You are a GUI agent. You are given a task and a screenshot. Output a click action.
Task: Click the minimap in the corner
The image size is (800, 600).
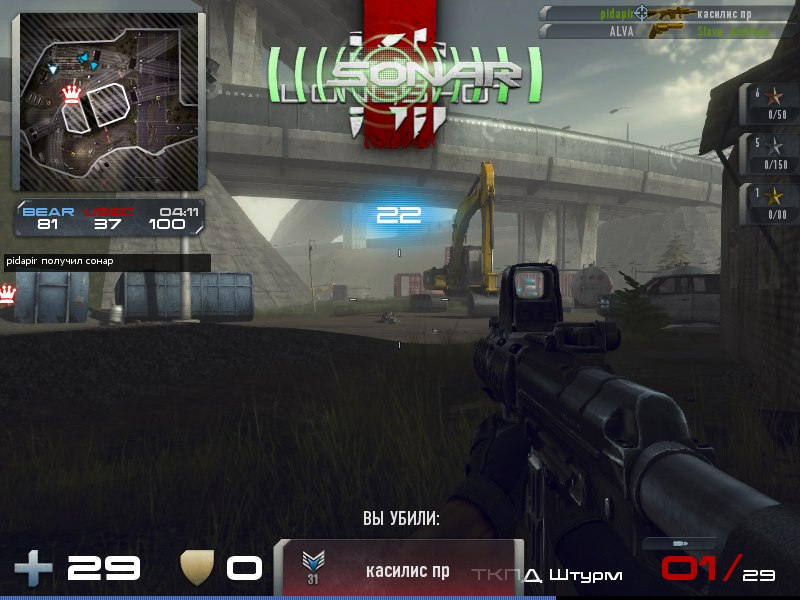[108, 101]
